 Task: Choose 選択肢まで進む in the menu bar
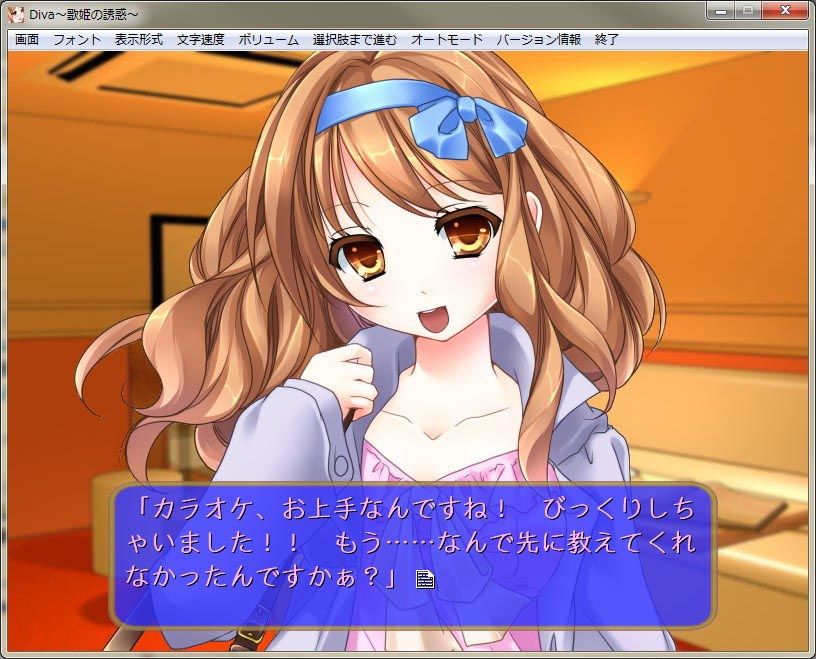pyautogui.click(x=355, y=40)
